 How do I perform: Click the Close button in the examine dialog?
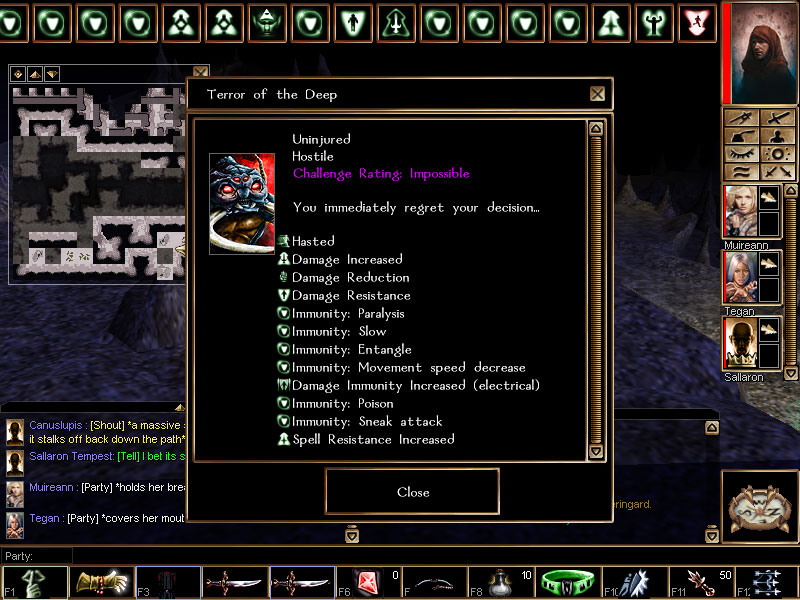(x=412, y=491)
